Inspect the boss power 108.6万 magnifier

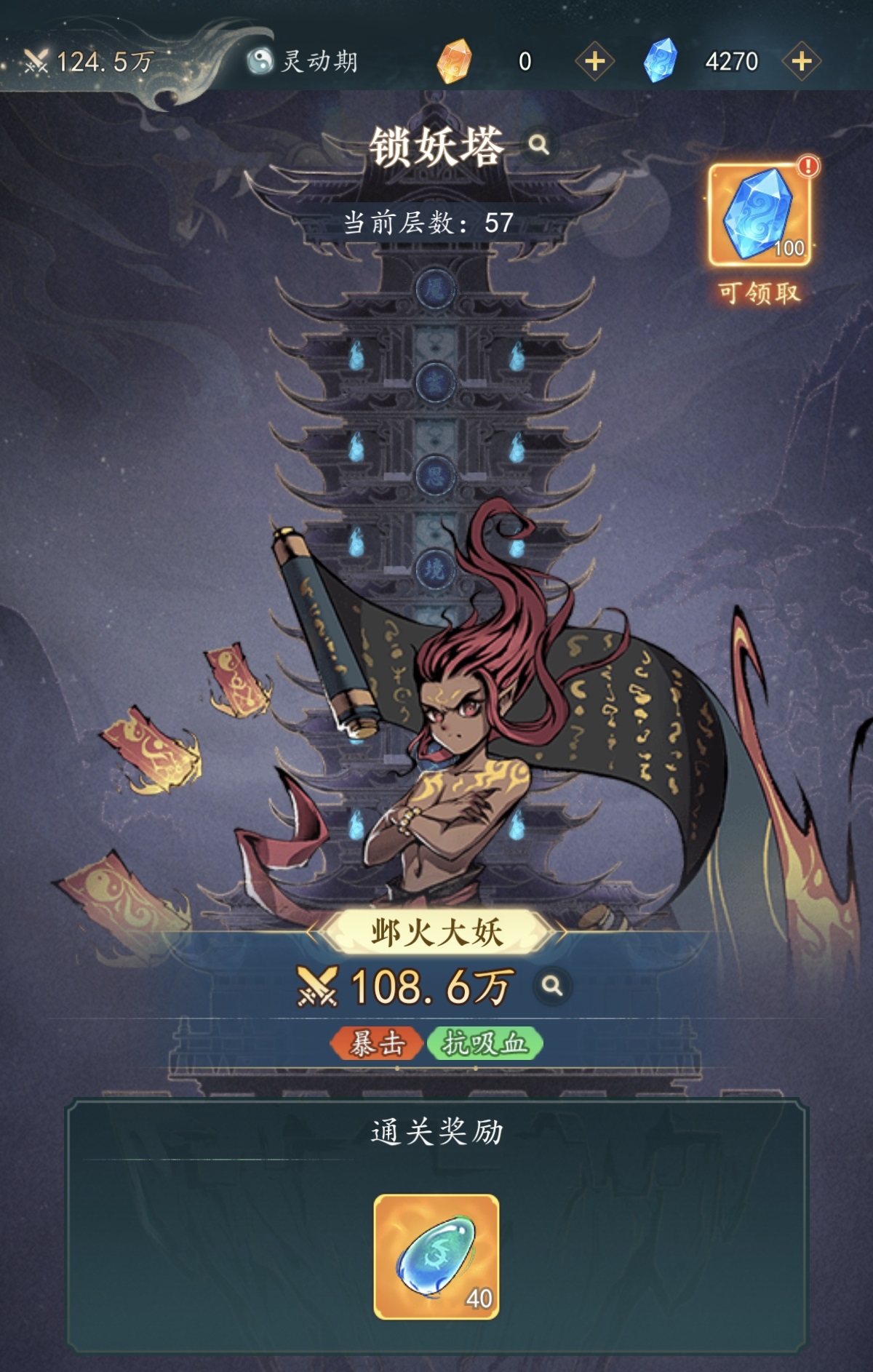coord(552,986)
